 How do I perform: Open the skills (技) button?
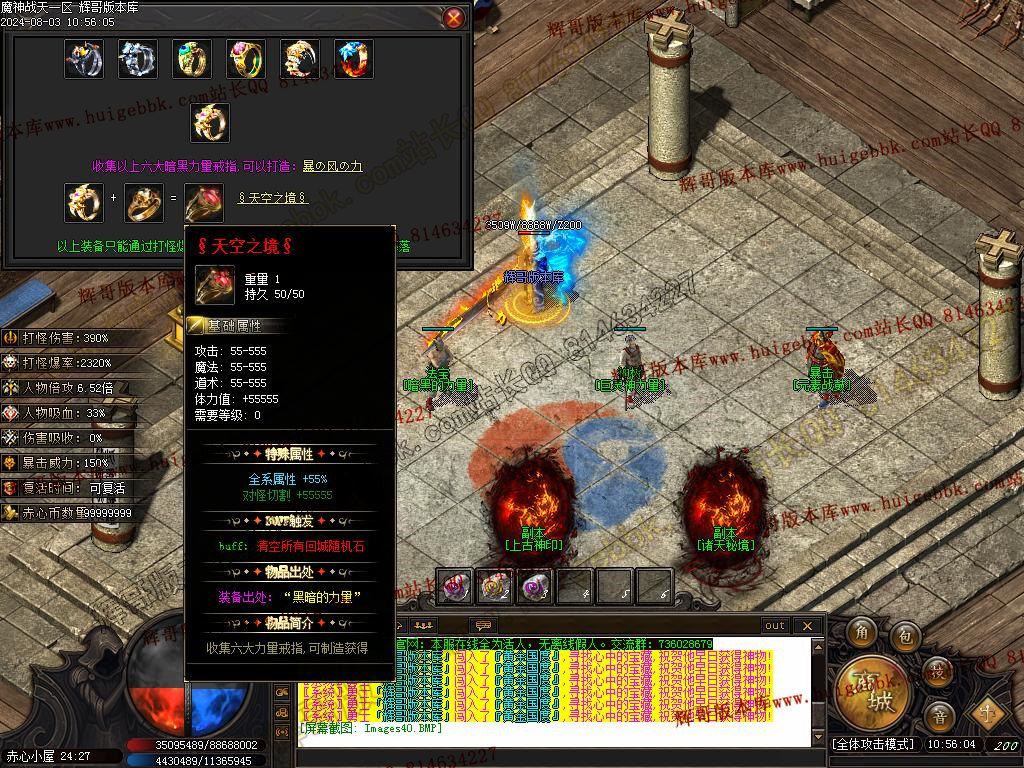pos(938,671)
